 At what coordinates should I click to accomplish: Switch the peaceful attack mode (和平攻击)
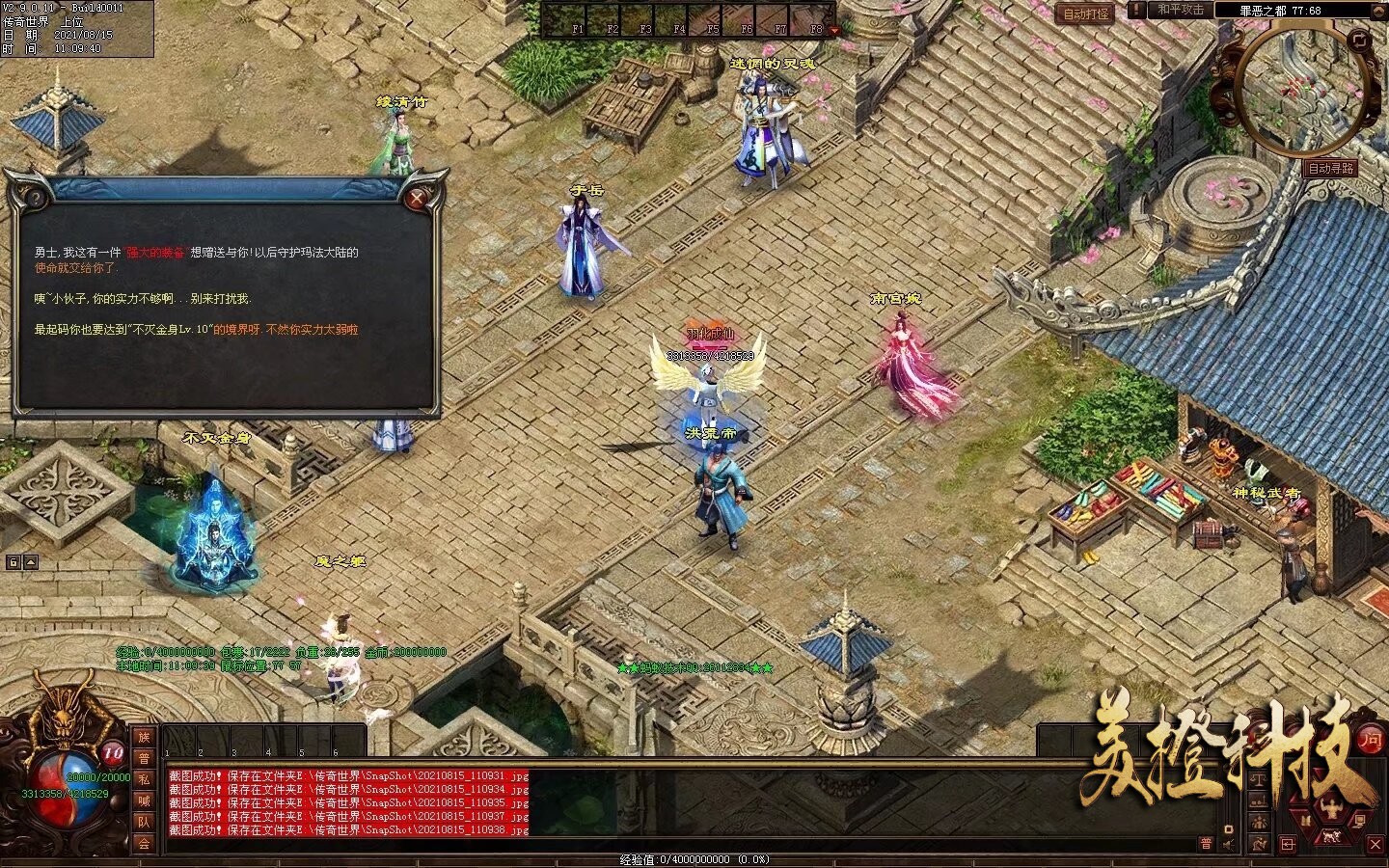1181,10
